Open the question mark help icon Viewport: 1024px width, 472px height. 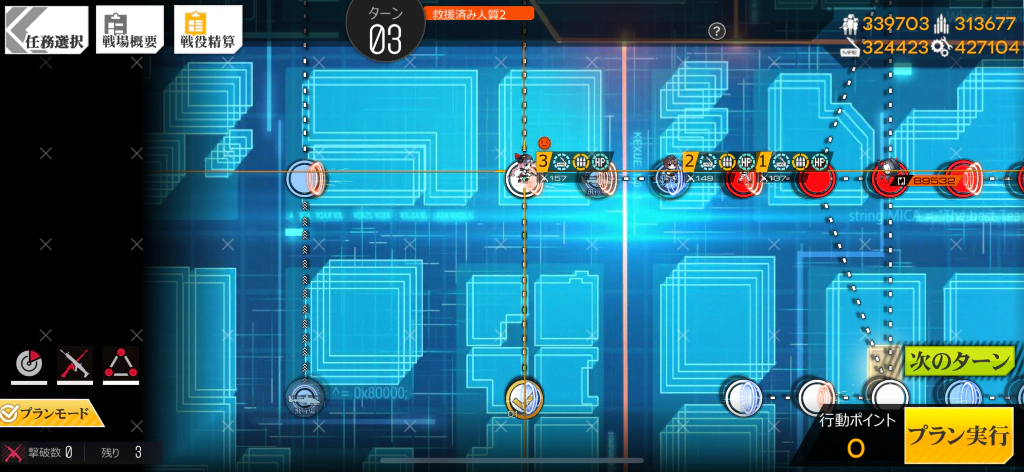[716, 31]
